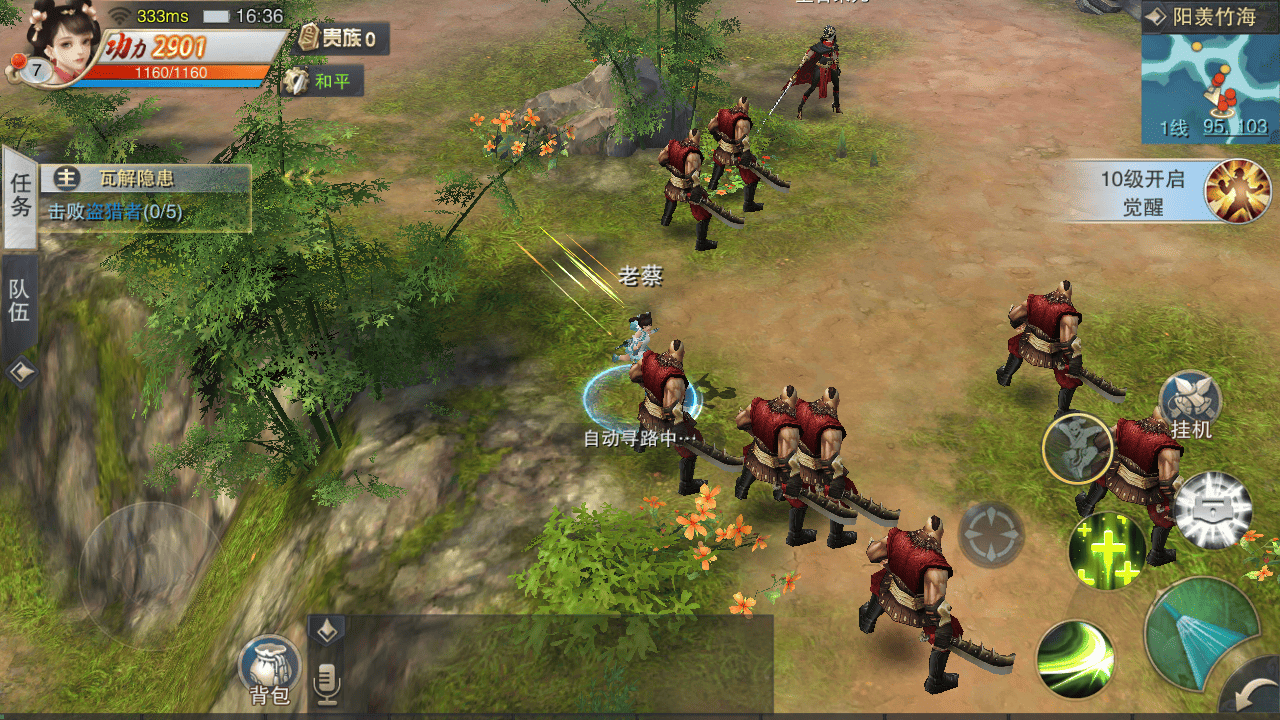Tap the microphone voice chat button
Image resolution: width=1280 pixels, height=720 pixels.
click(326, 682)
